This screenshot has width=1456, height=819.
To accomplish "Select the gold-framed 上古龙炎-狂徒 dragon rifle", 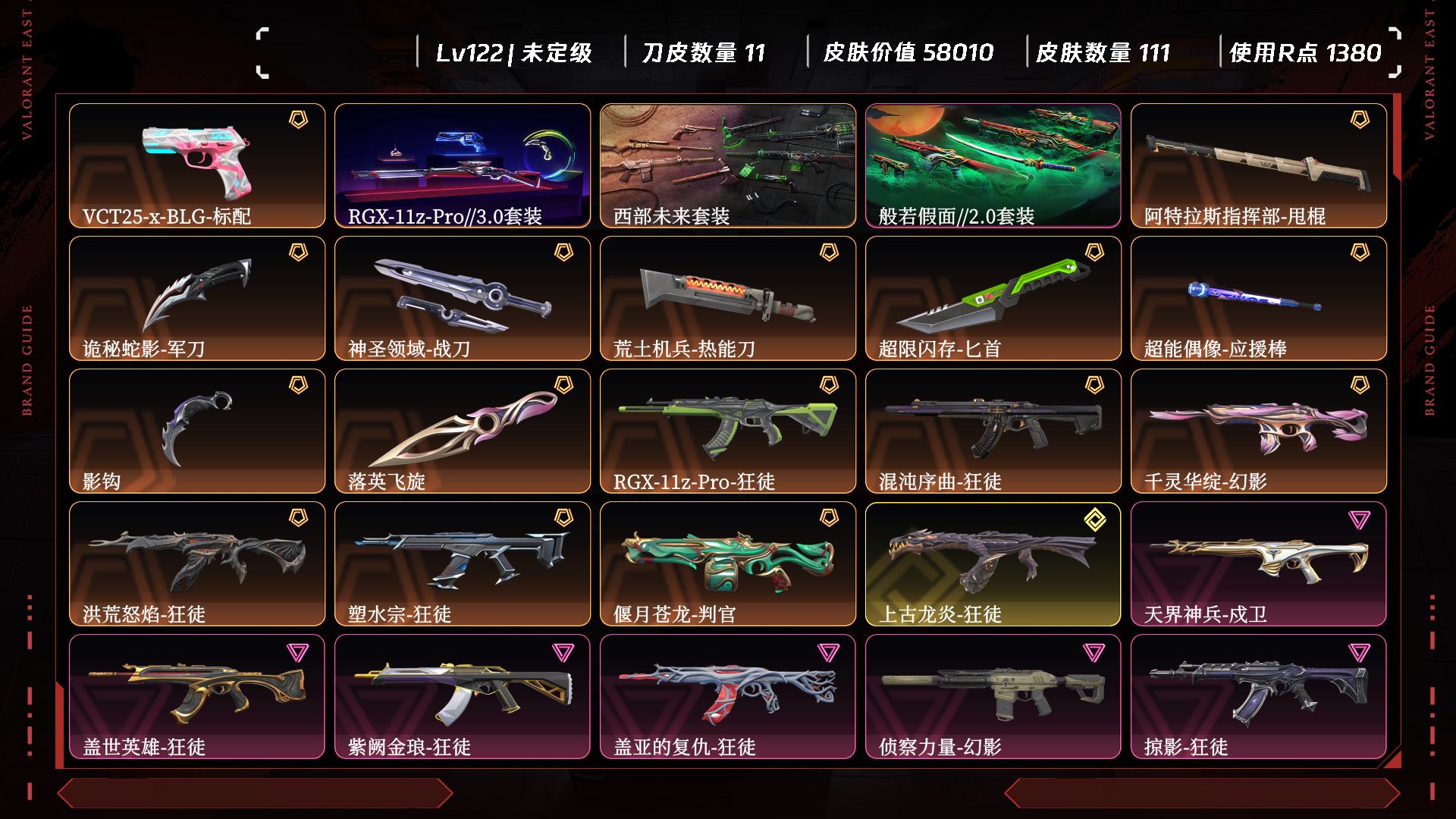I will tap(993, 563).
